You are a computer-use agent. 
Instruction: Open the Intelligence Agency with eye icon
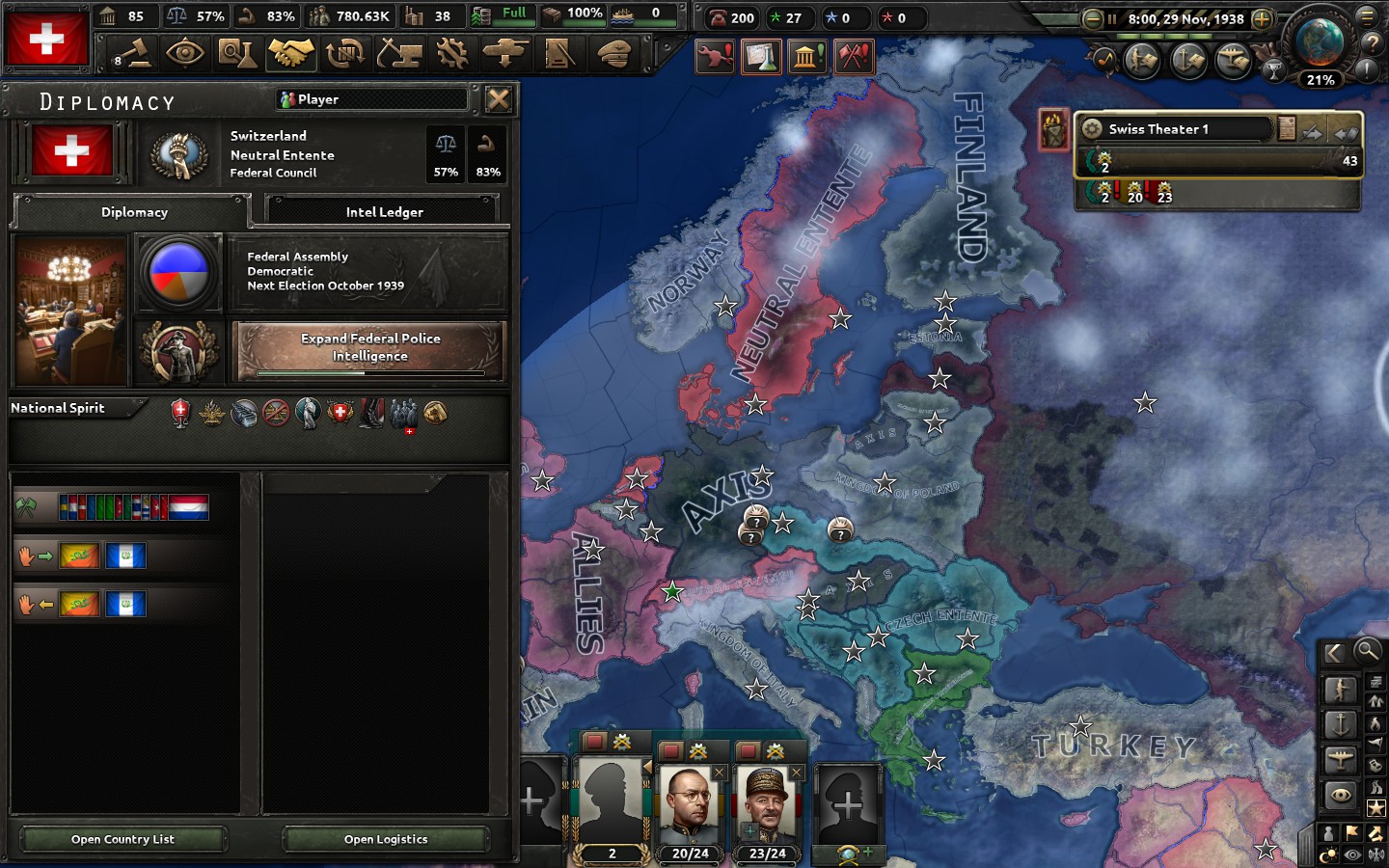coord(187,55)
